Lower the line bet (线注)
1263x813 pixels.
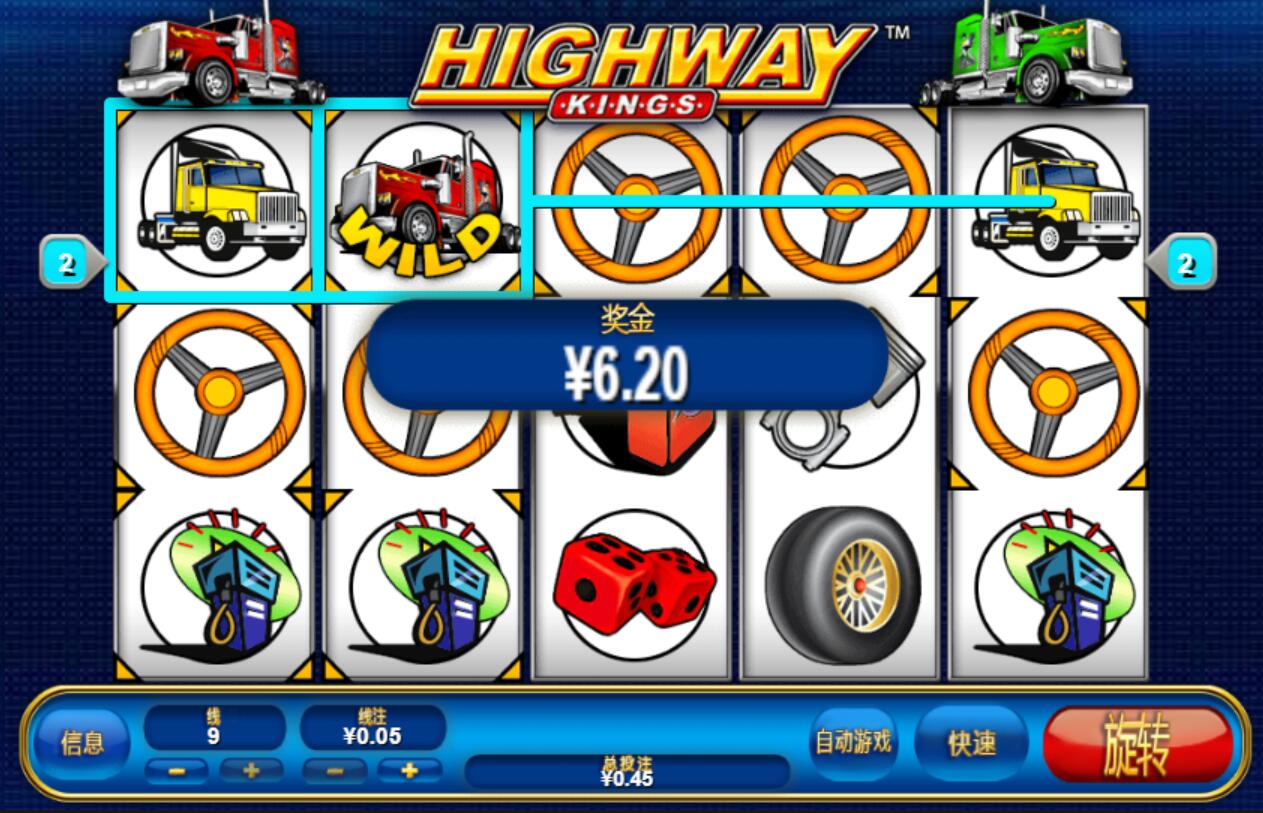[334, 771]
